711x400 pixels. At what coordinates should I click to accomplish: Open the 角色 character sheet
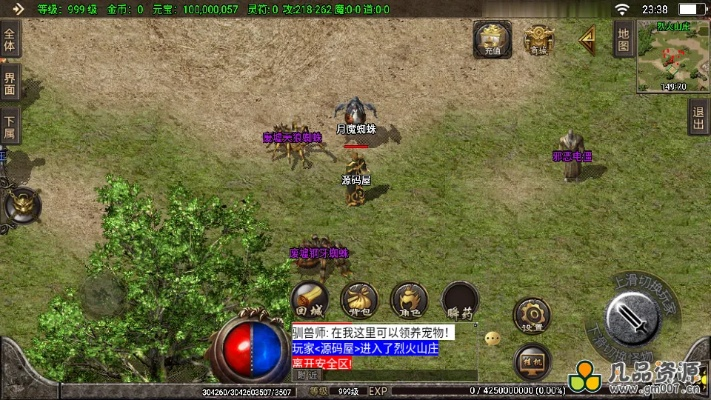[x=408, y=299]
